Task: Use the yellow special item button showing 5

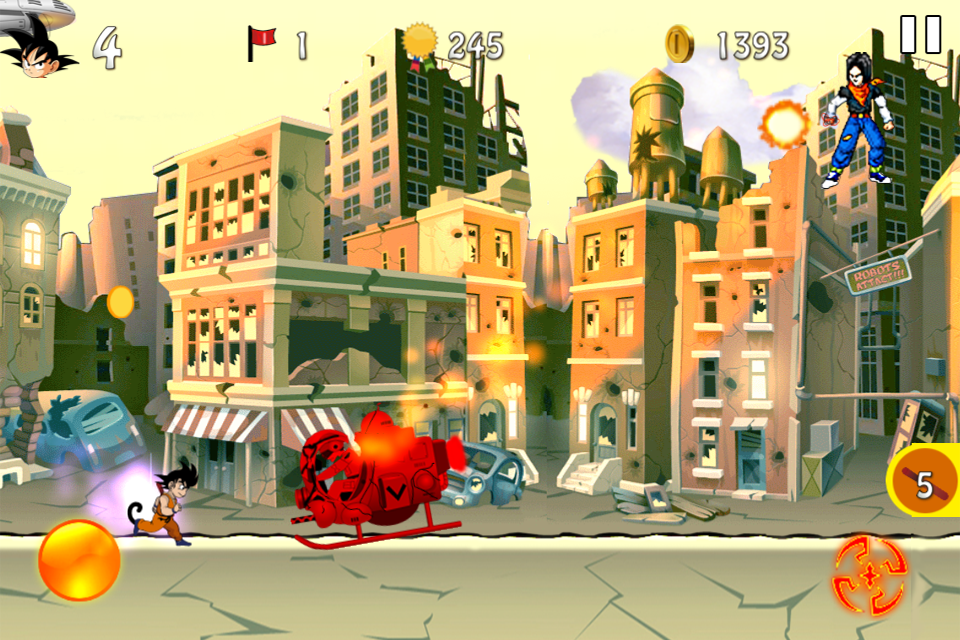Action: pyautogui.click(x=924, y=486)
